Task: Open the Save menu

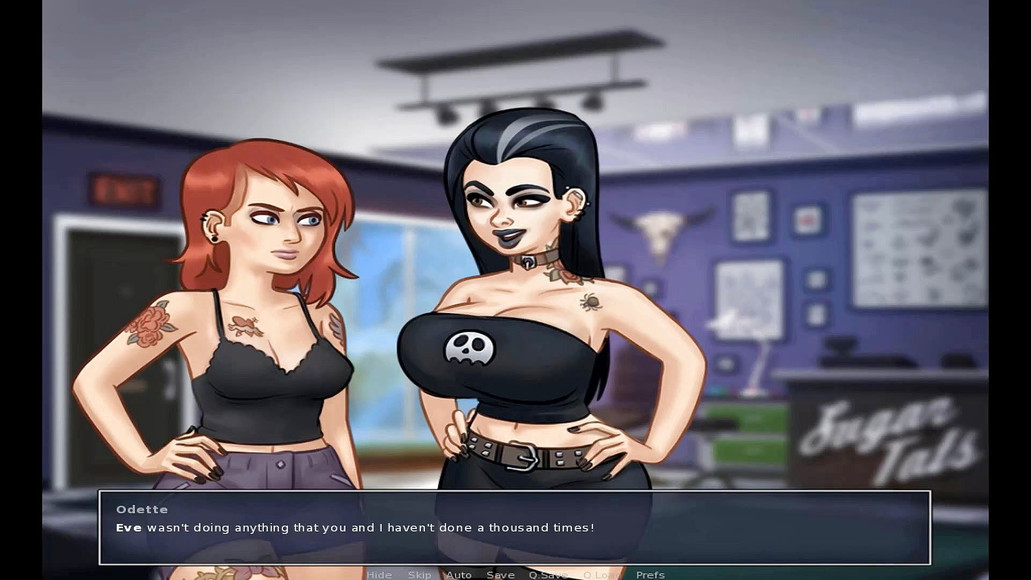Action: coord(500,575)
